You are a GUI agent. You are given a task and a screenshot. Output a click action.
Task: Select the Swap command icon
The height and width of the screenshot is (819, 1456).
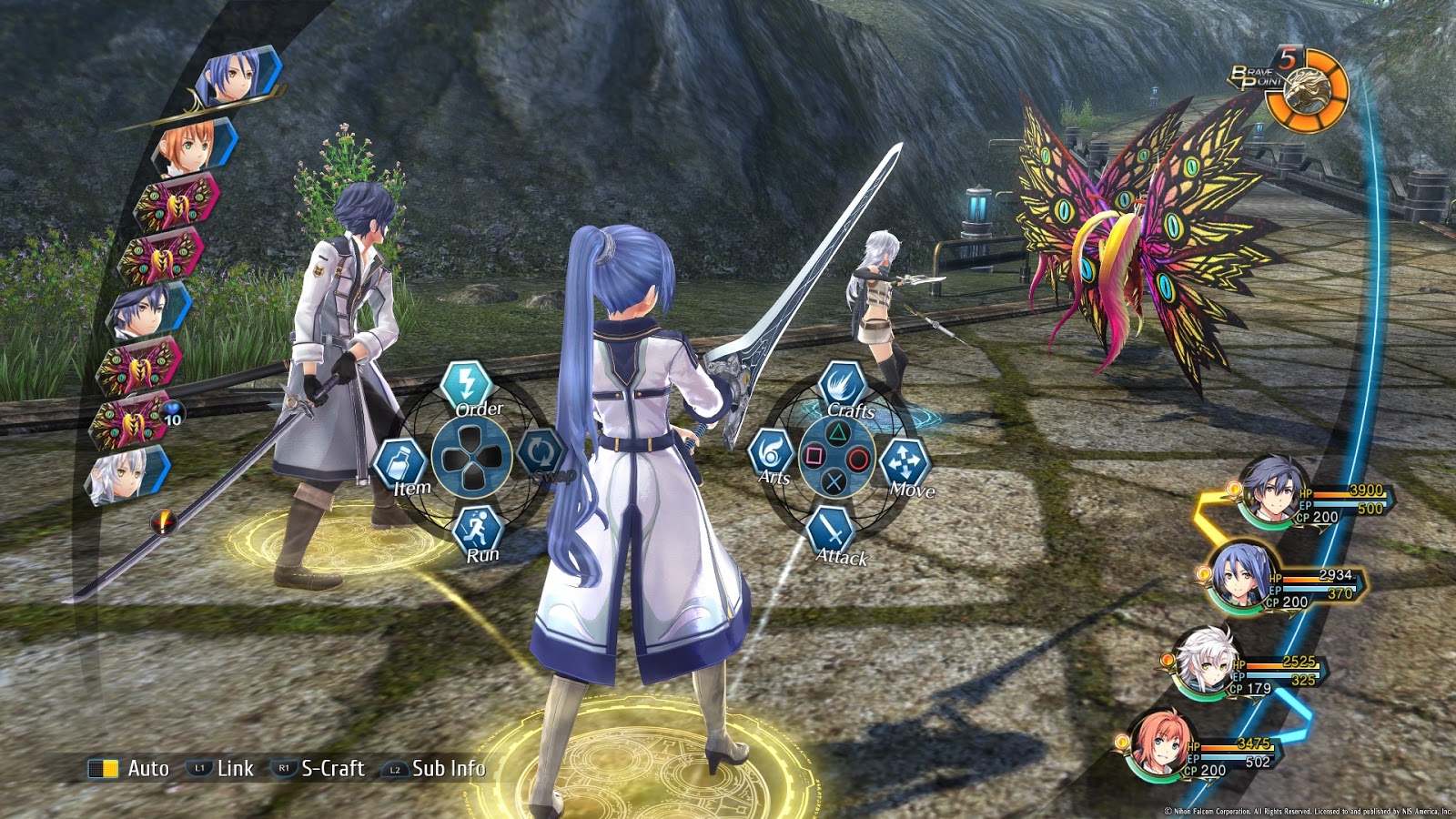(541, 451)
